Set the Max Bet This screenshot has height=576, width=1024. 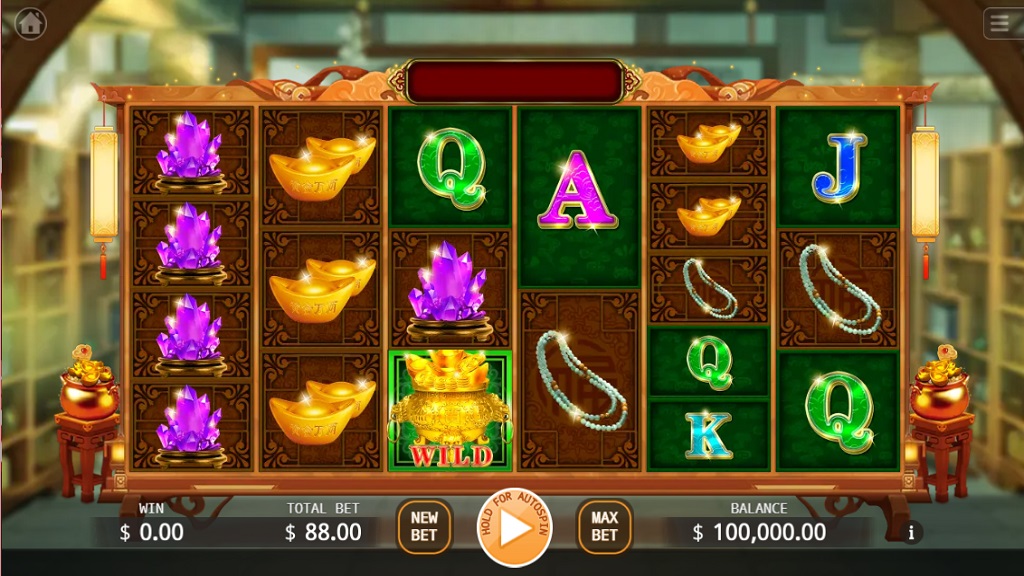(604, 526)
